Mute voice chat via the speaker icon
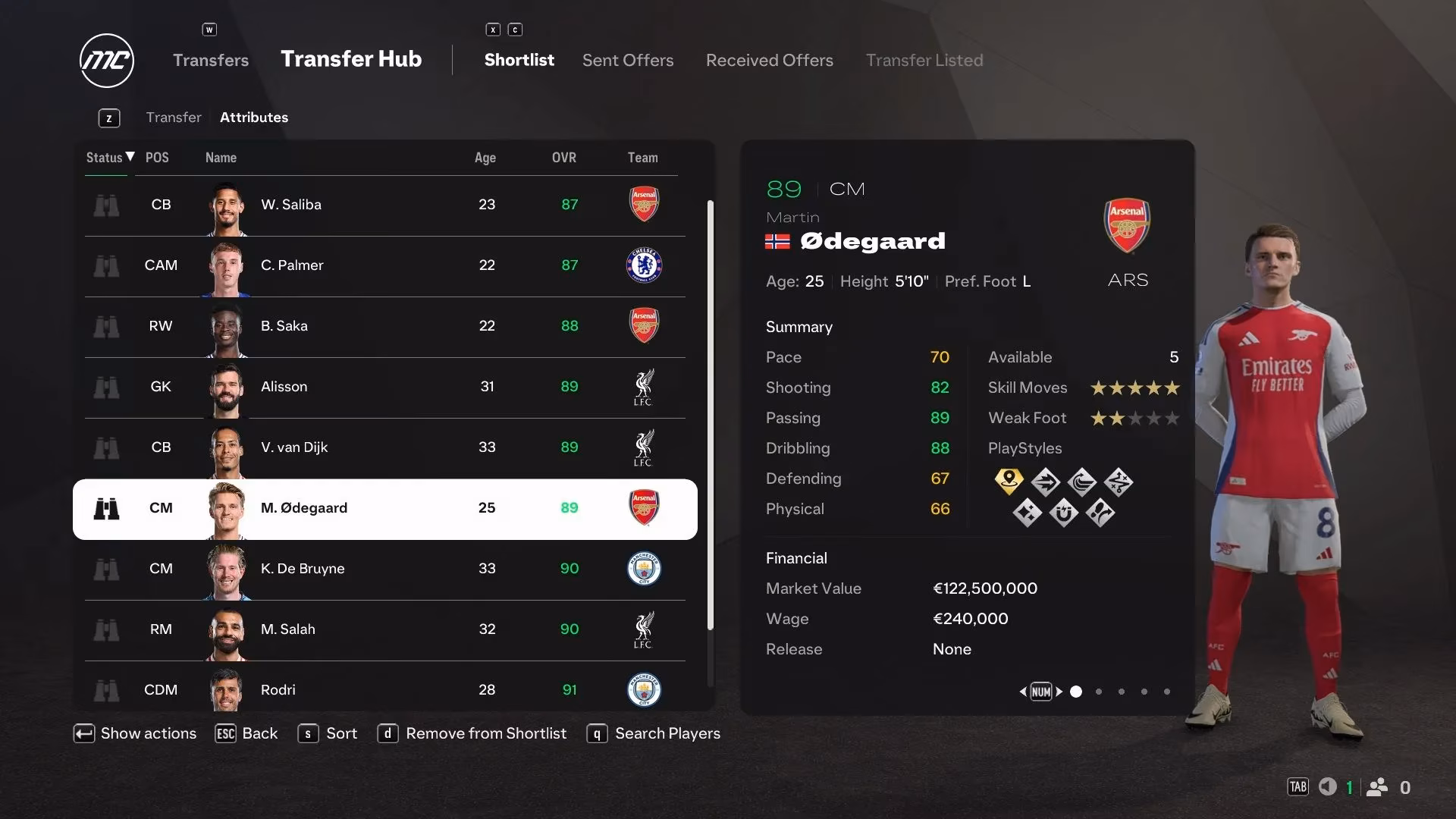The width and height of the screenshot is (1456, 819). click(1328, 787)
